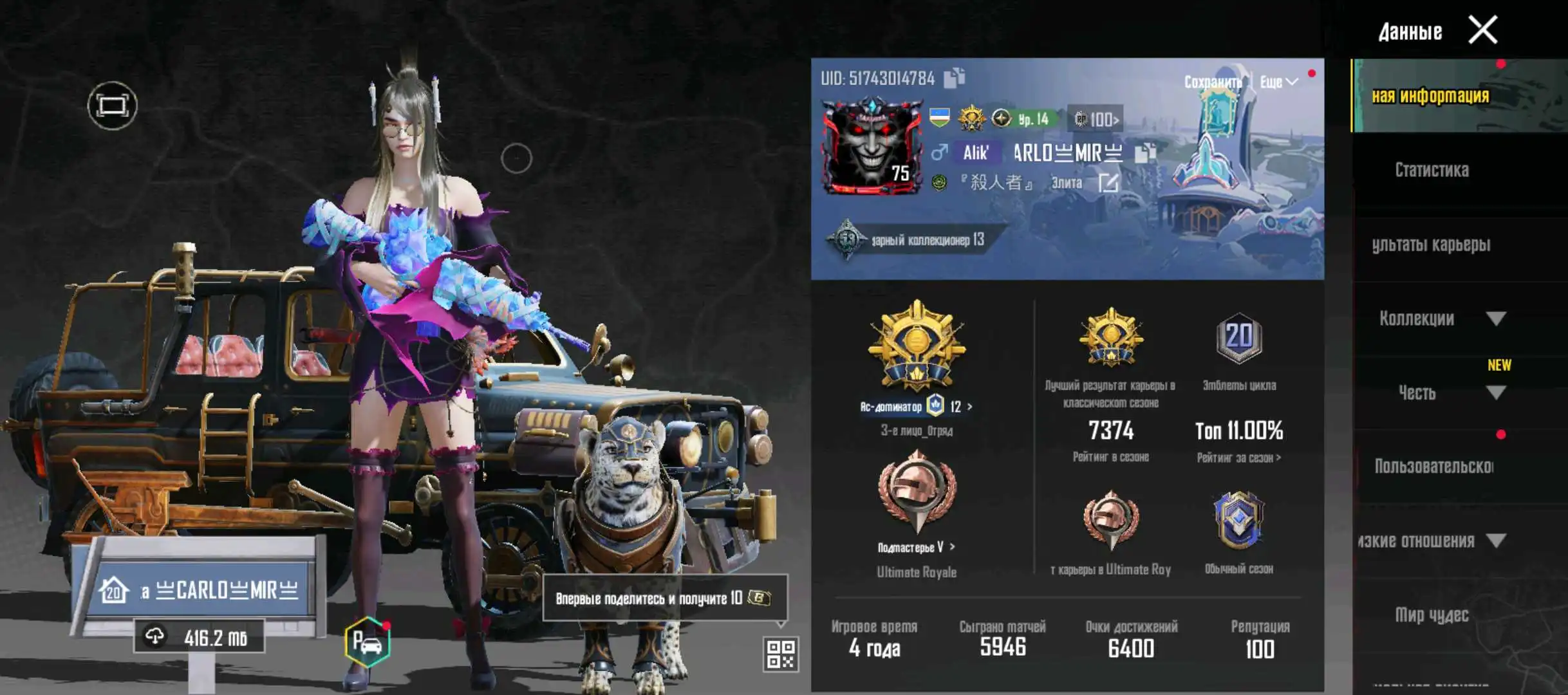Copy the player nickname
The width and height of the screenshot is (1568, 695).
1144,153
